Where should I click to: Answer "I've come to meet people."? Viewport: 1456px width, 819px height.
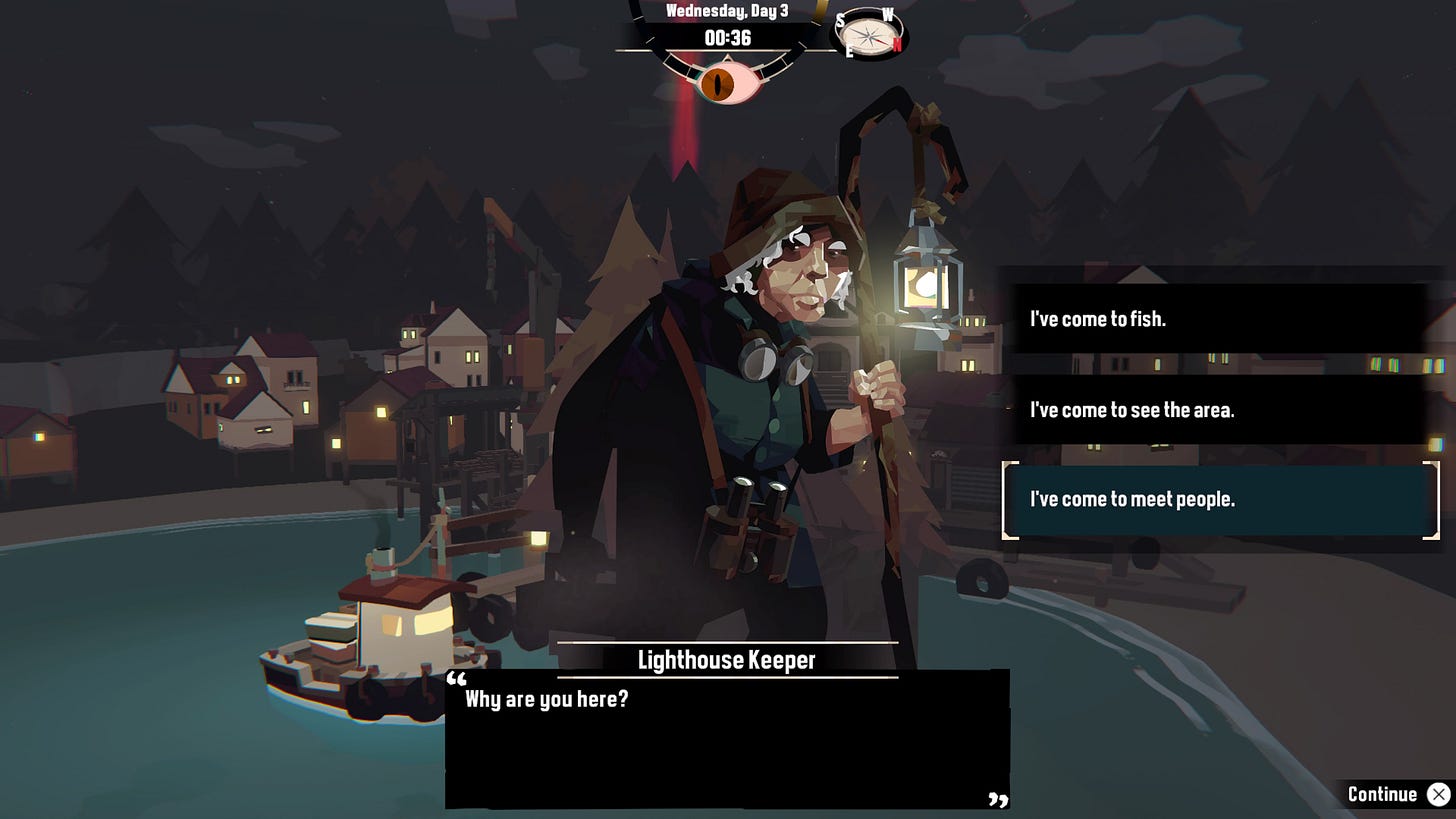click(1218, 499)
